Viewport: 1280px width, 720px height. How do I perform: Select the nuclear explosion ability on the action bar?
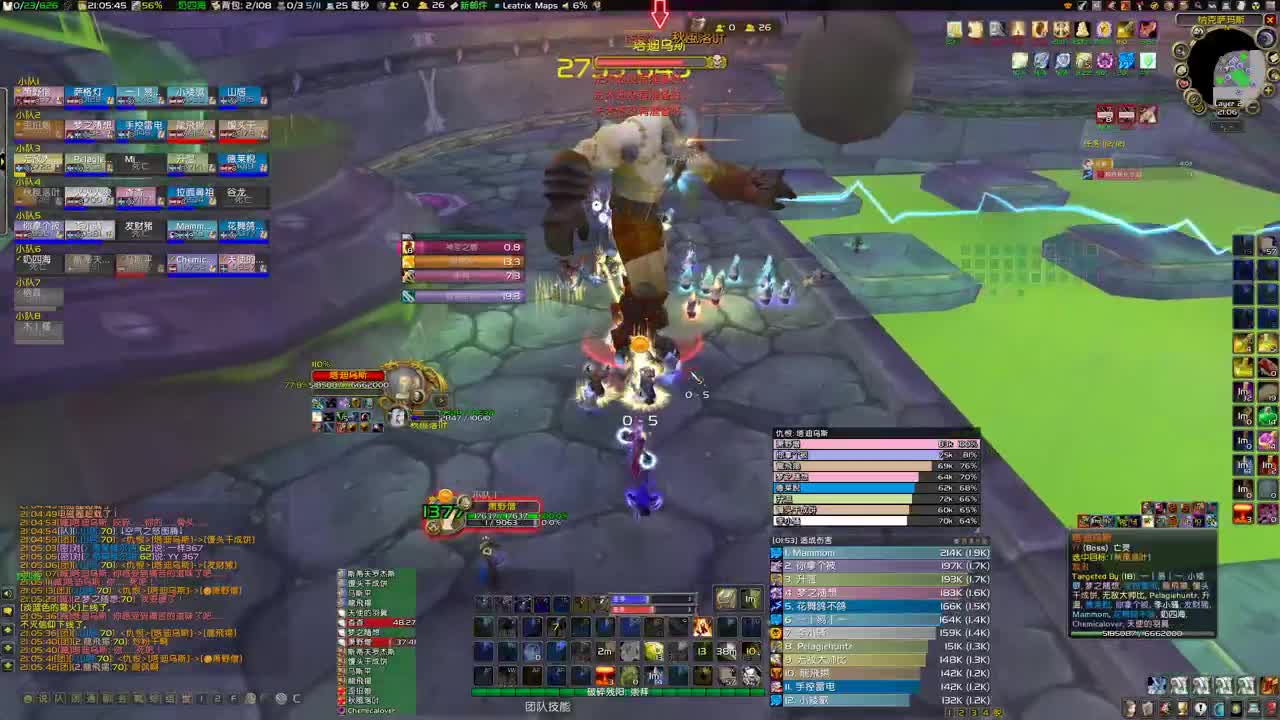[605, 675]
